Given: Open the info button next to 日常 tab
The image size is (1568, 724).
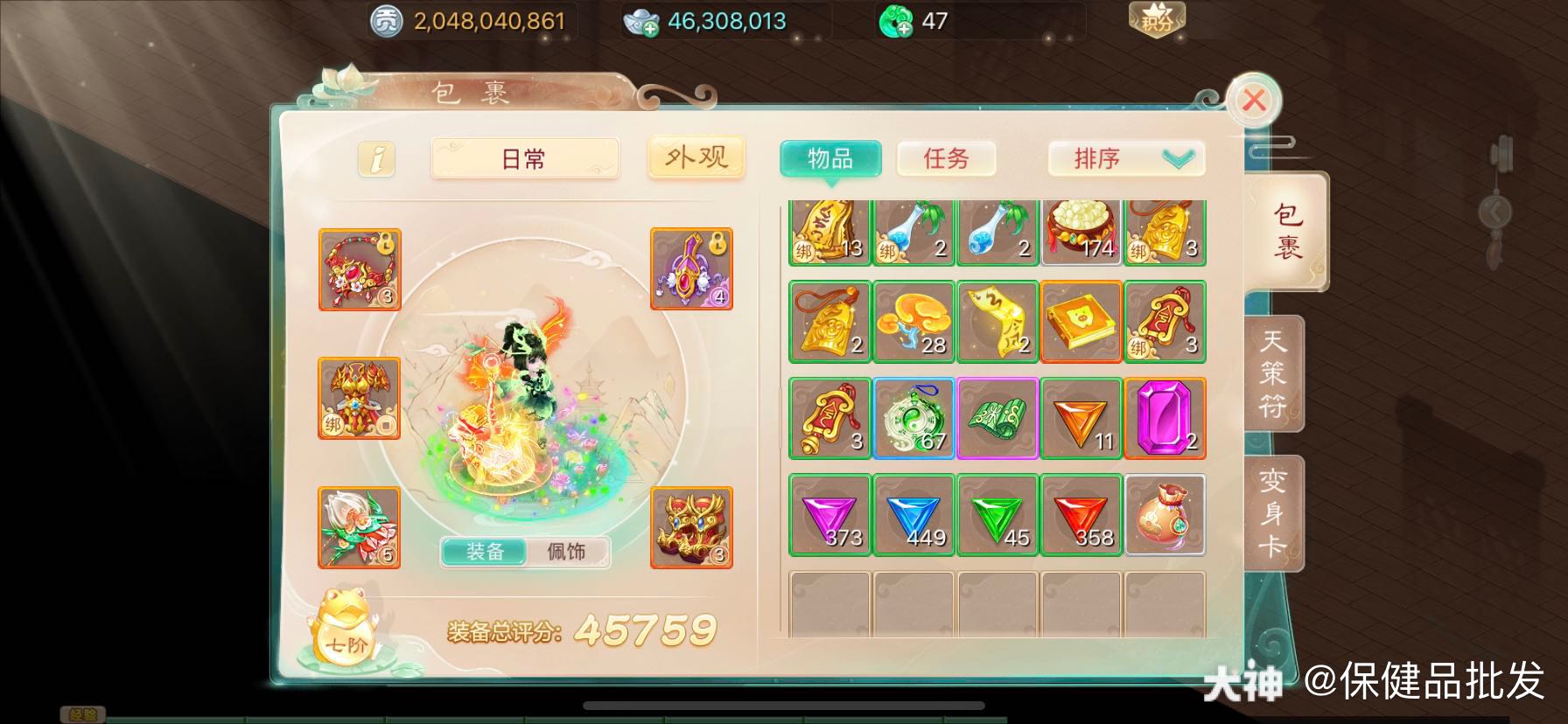Looking at the screenshot, I should 375,159.
